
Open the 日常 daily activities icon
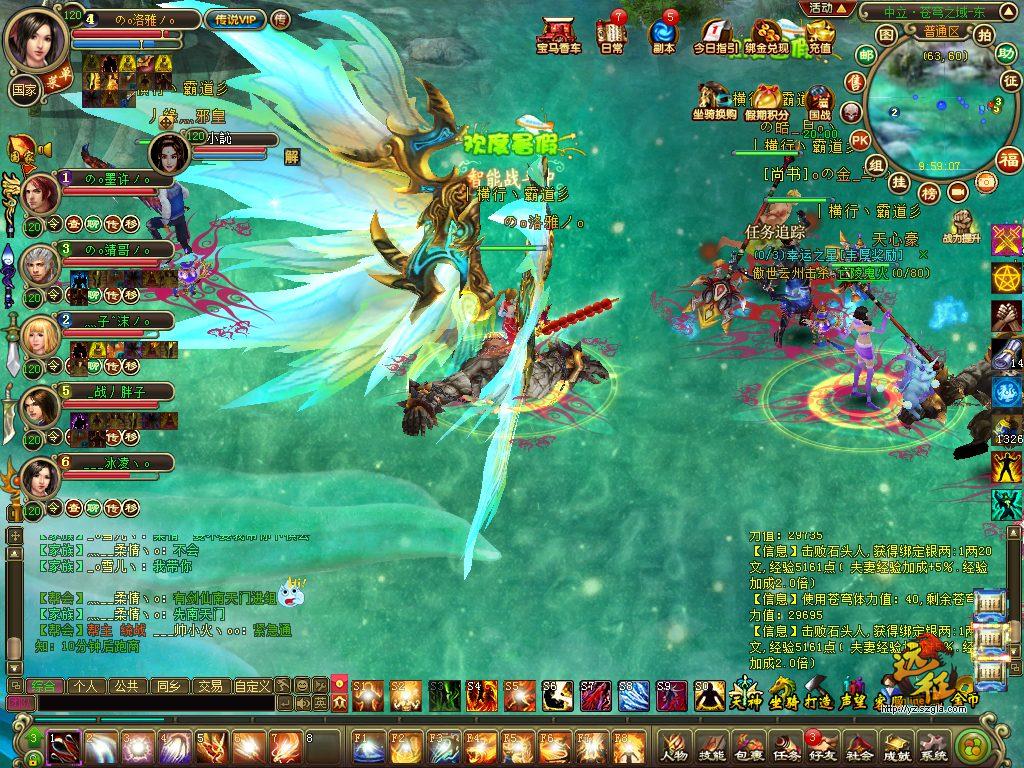coord(612,34)
